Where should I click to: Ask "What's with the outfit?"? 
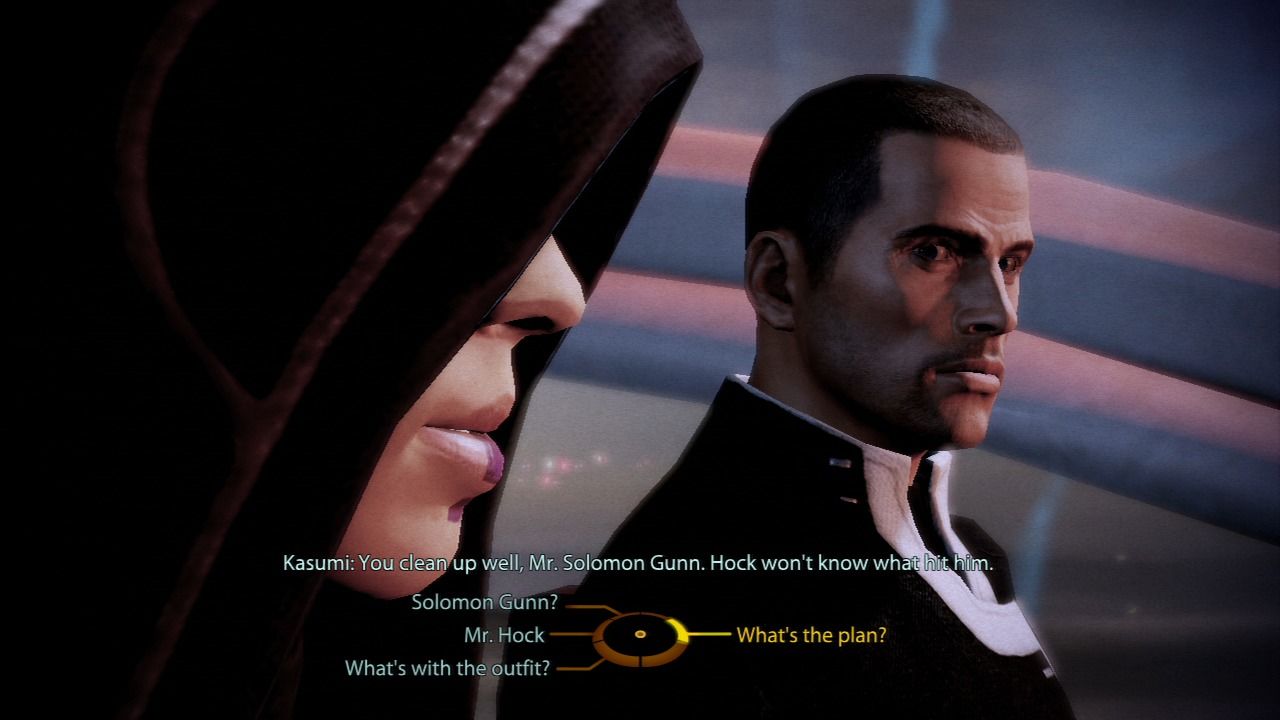(x=447, y=668)
